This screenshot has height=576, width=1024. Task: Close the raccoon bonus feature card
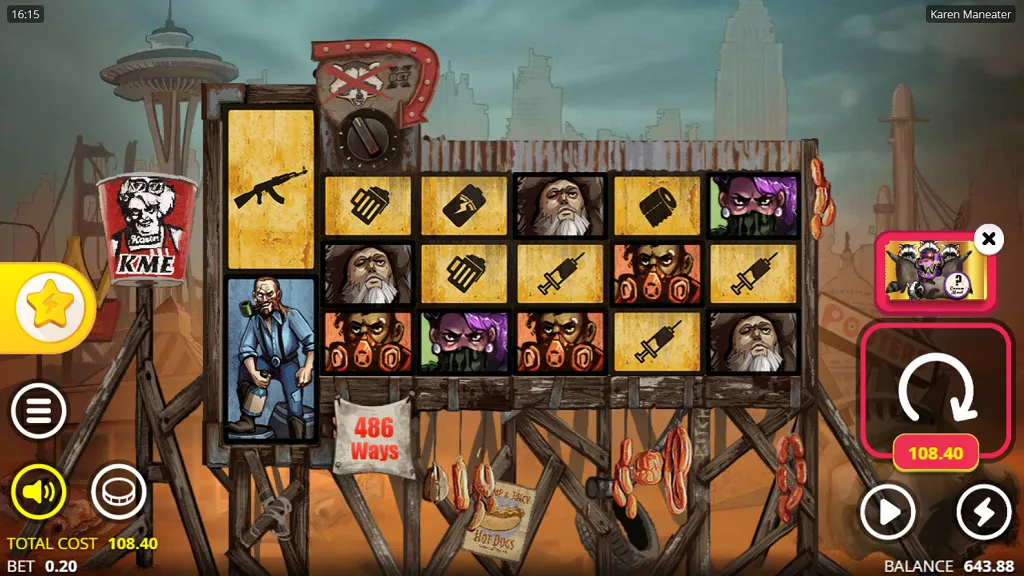pos(988,239)
